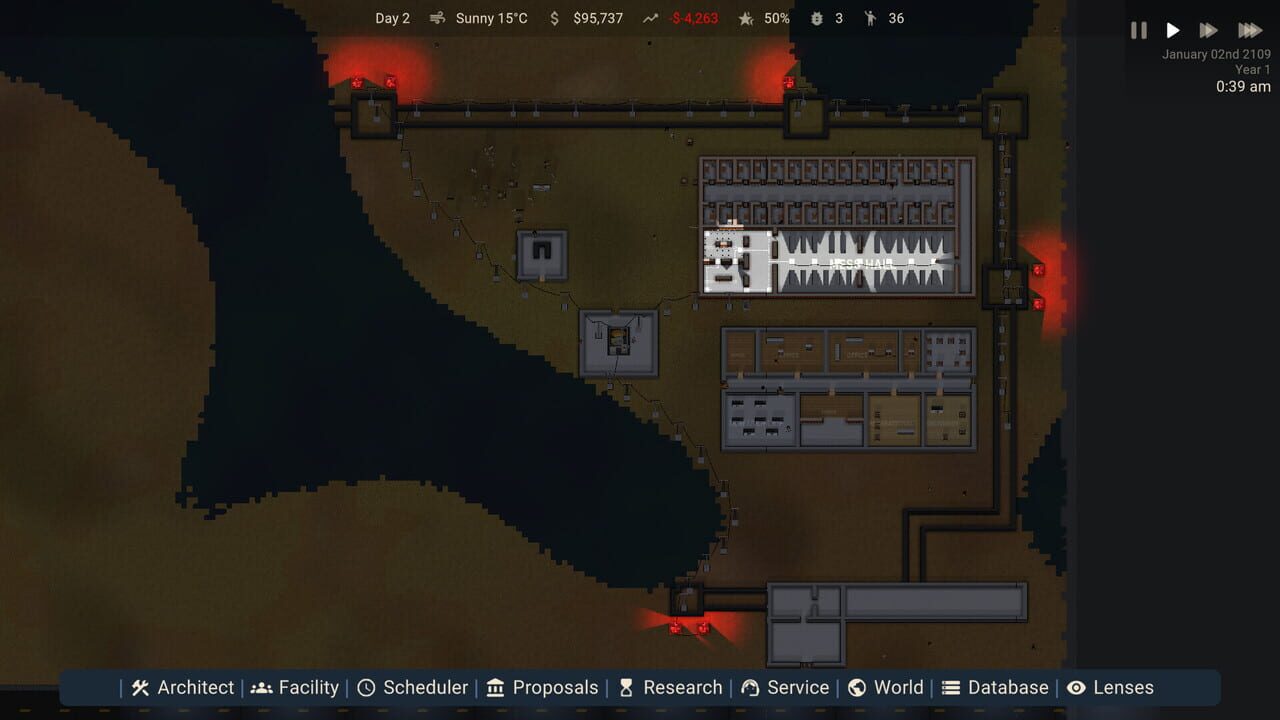Screen dimensions: 1280x720
Task: Open the Facility menu
Action: coord(261,687)
